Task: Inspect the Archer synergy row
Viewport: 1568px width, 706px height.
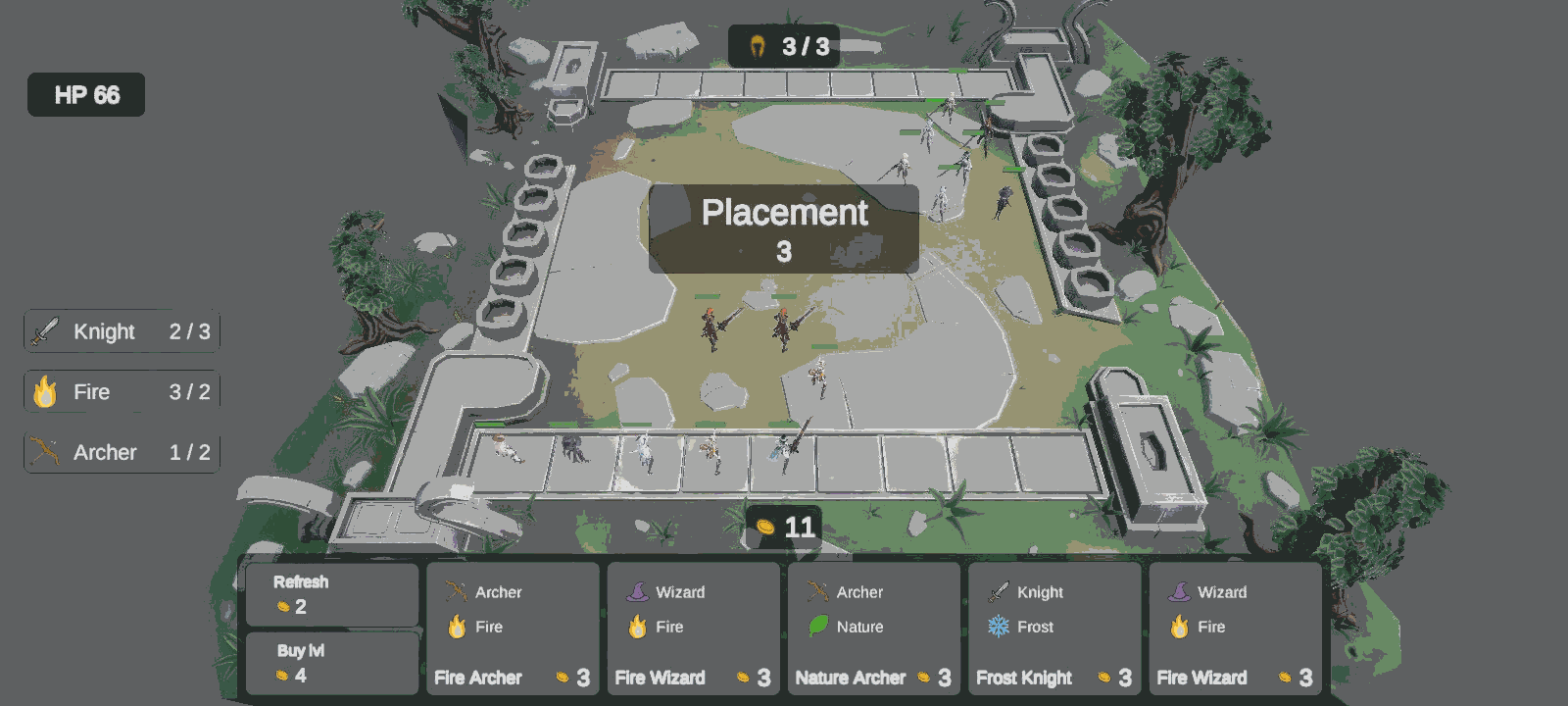Action: [x=122, y=453]
